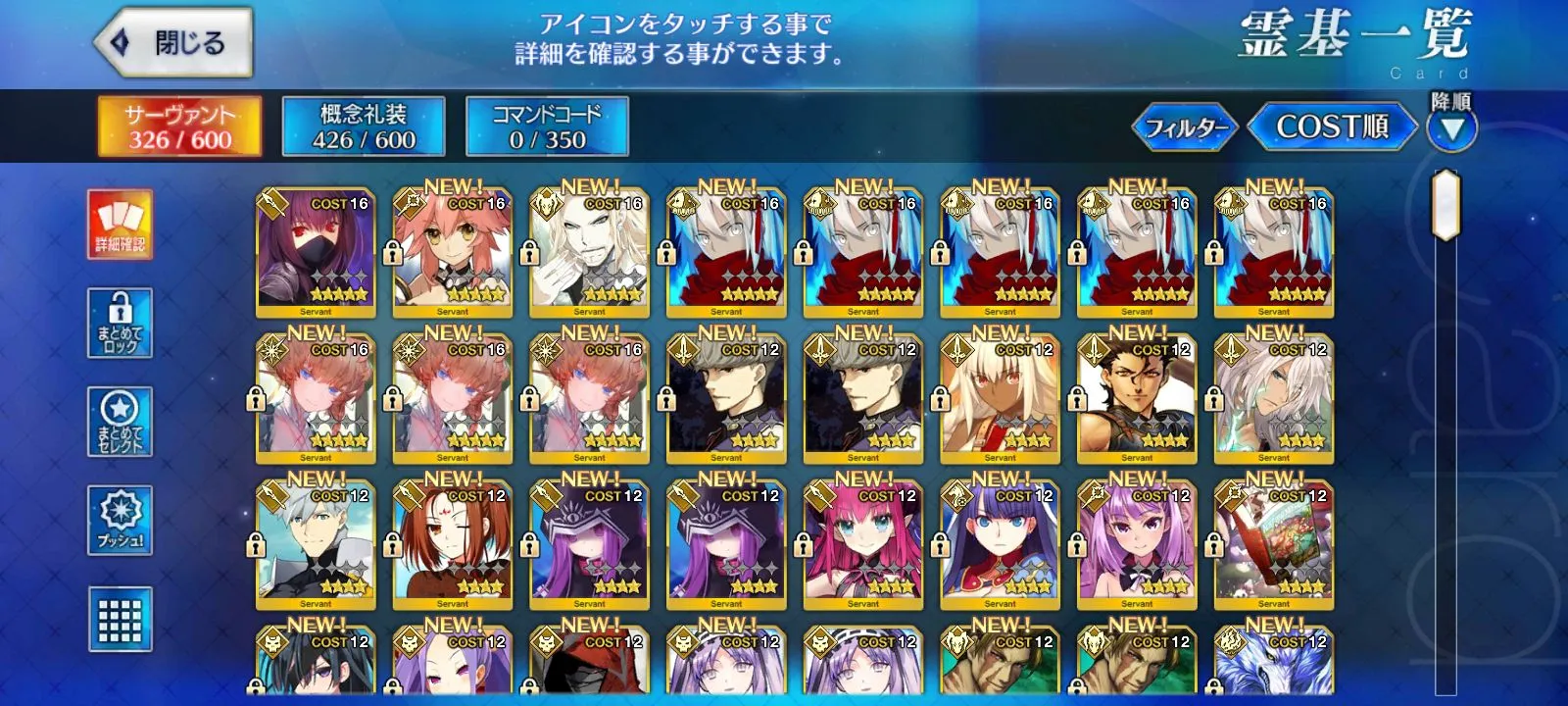Select the red storybook servant card

[x=1273, y=545]
